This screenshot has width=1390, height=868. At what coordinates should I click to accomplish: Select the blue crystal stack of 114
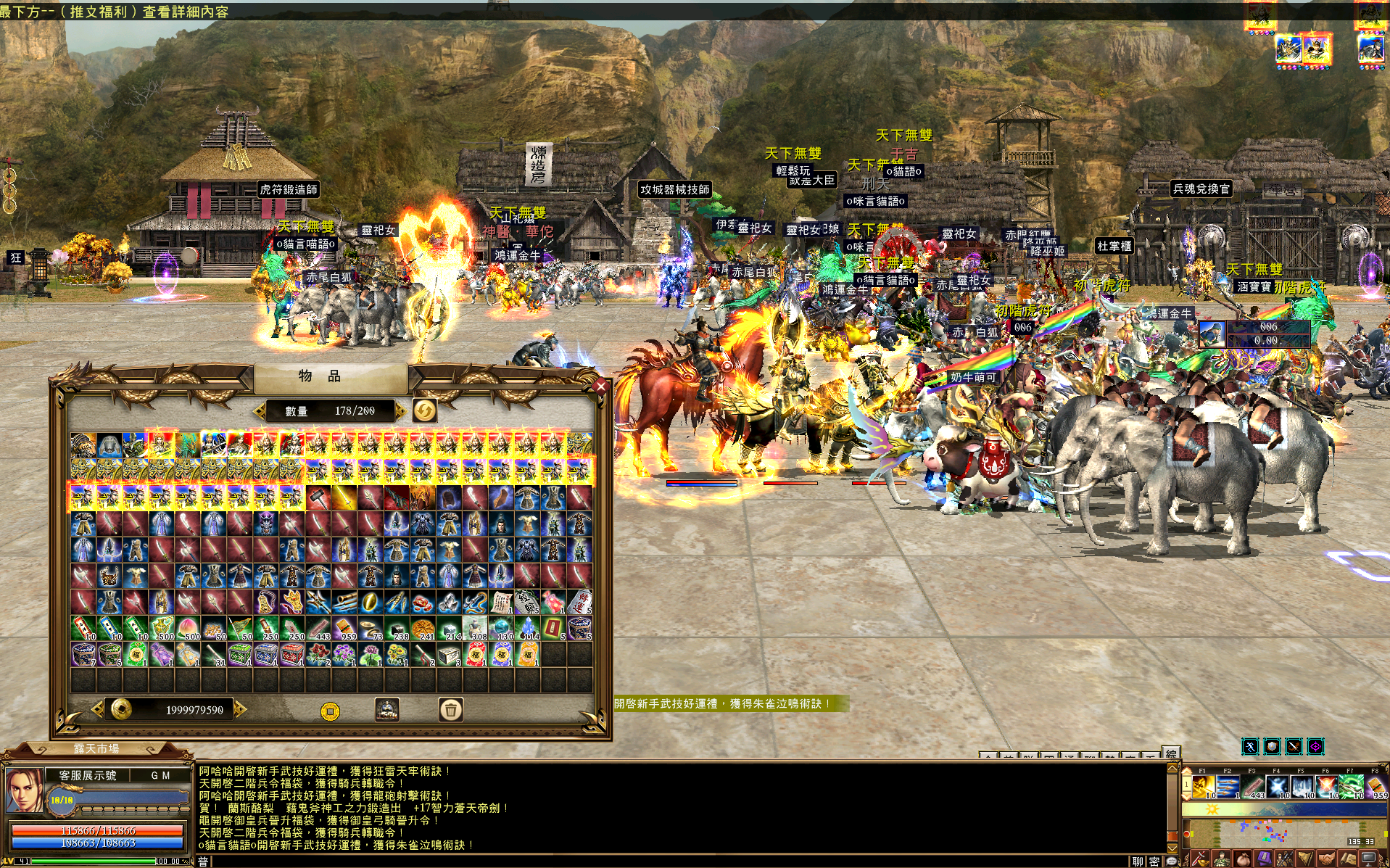(527, 628)
